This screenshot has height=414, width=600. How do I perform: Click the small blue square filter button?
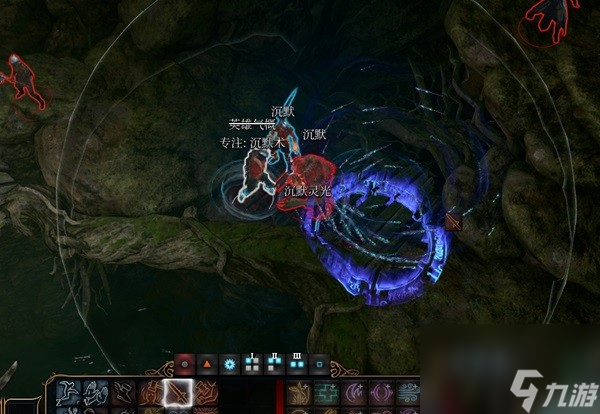click(x=319, y=363)
